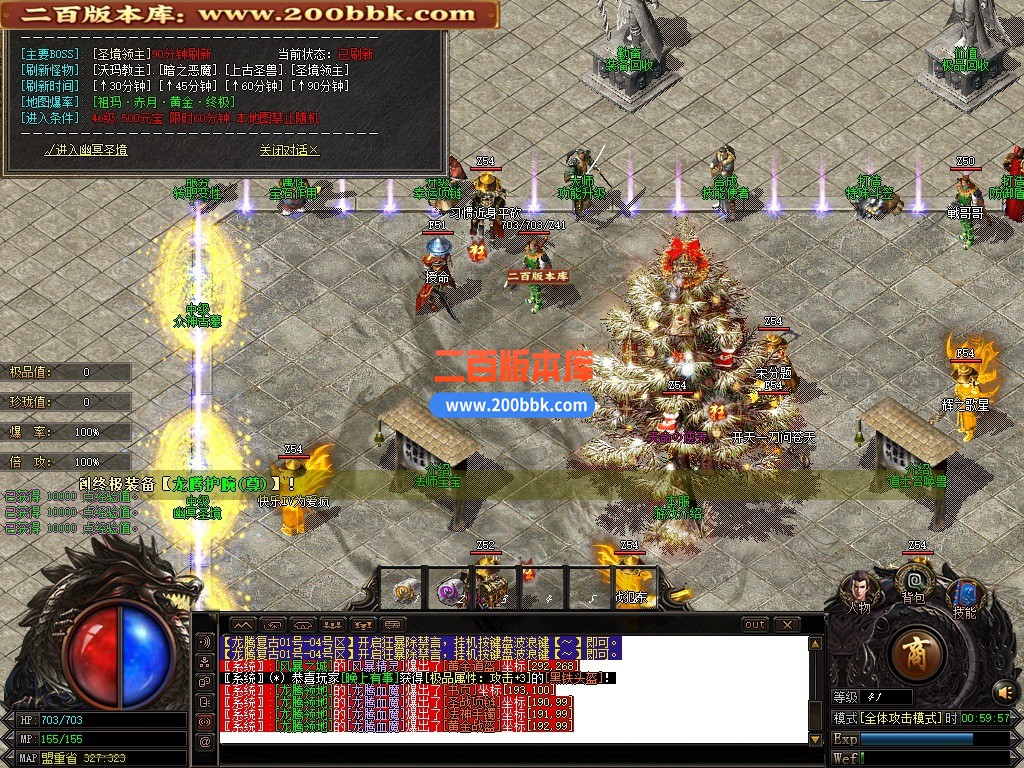Viewport: 1024px width, 768px height.
Task: Open the 背包 backpack
Action: [913, 584]
